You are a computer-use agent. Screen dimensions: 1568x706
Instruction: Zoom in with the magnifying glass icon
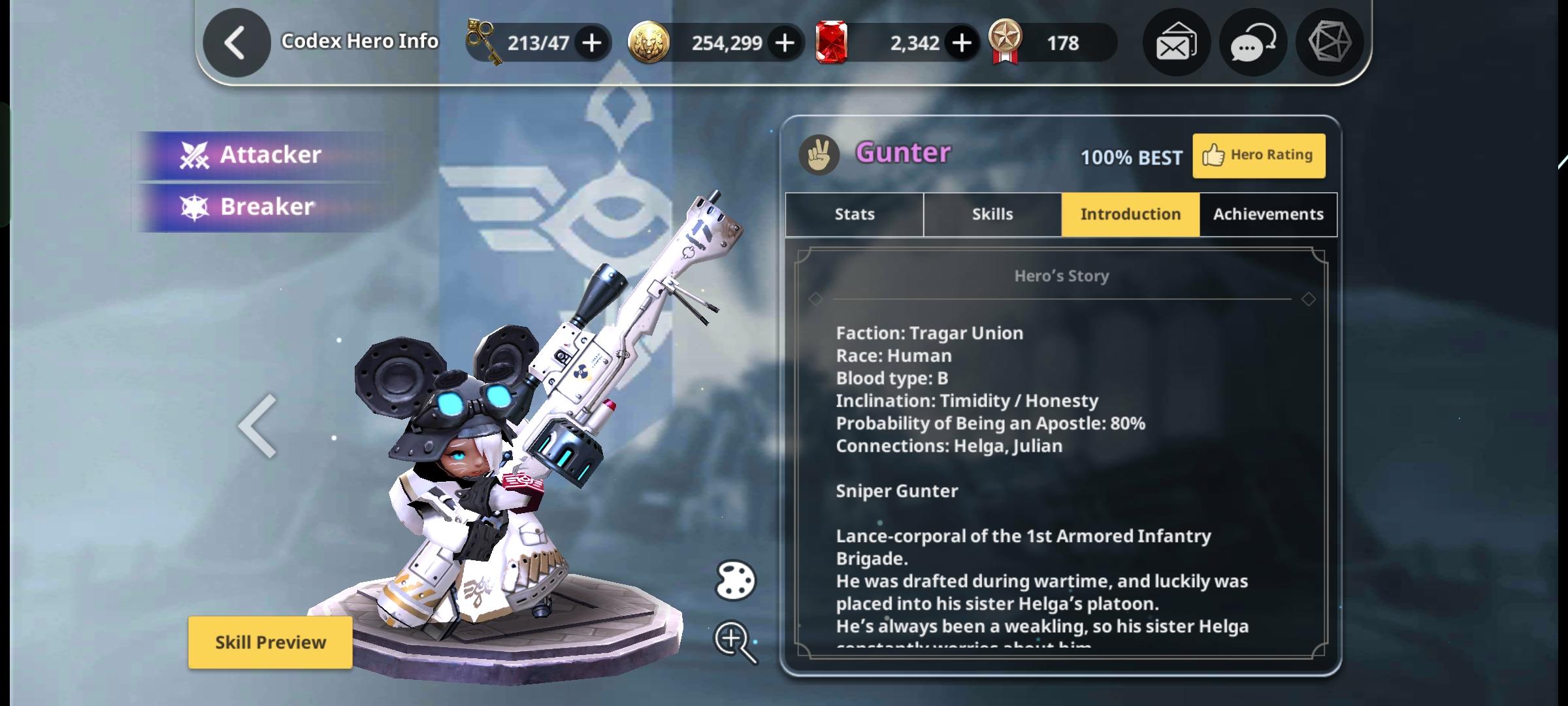(x=734, y=641)
